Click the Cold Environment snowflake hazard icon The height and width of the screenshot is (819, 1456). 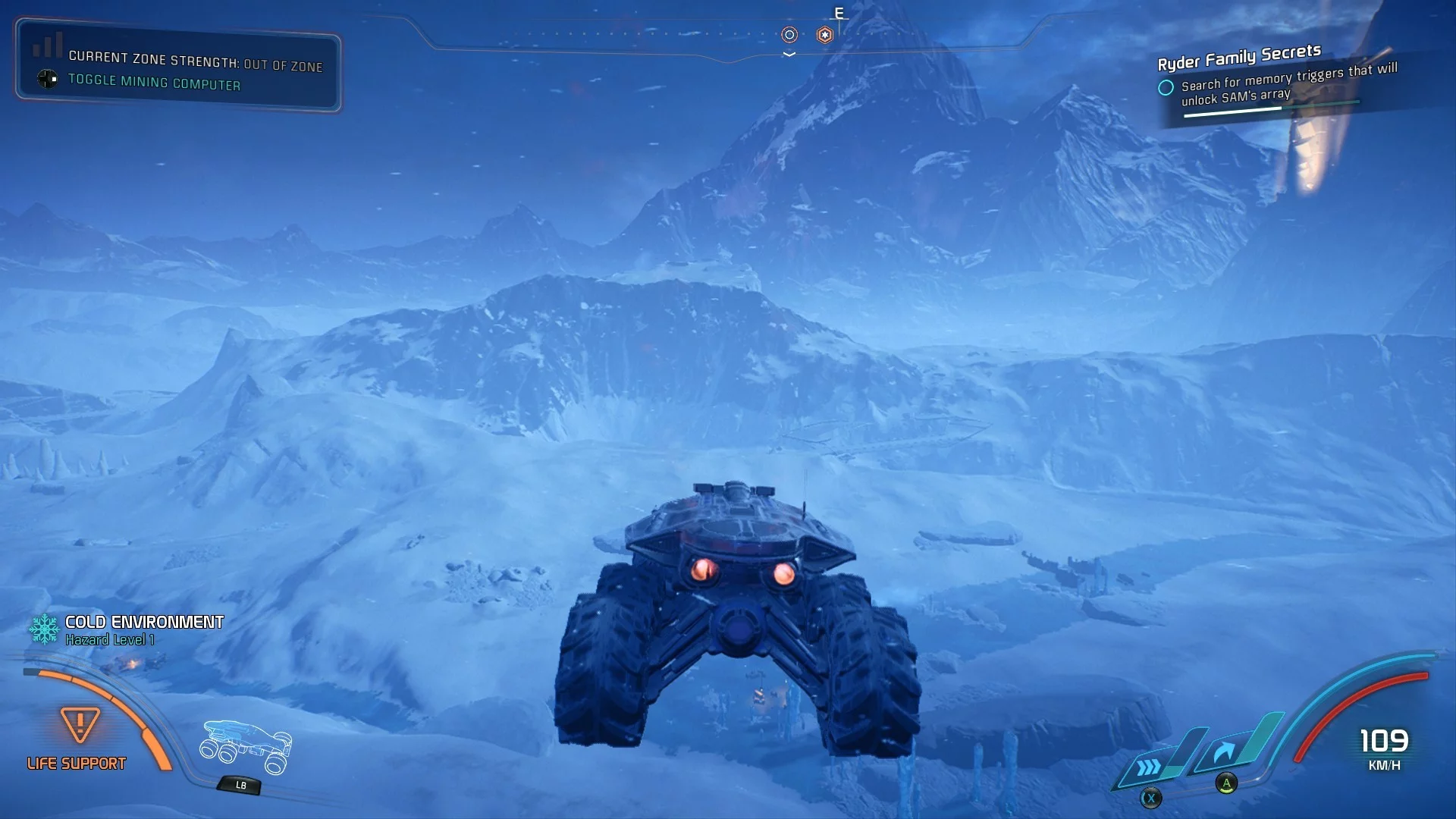[44, 629]
